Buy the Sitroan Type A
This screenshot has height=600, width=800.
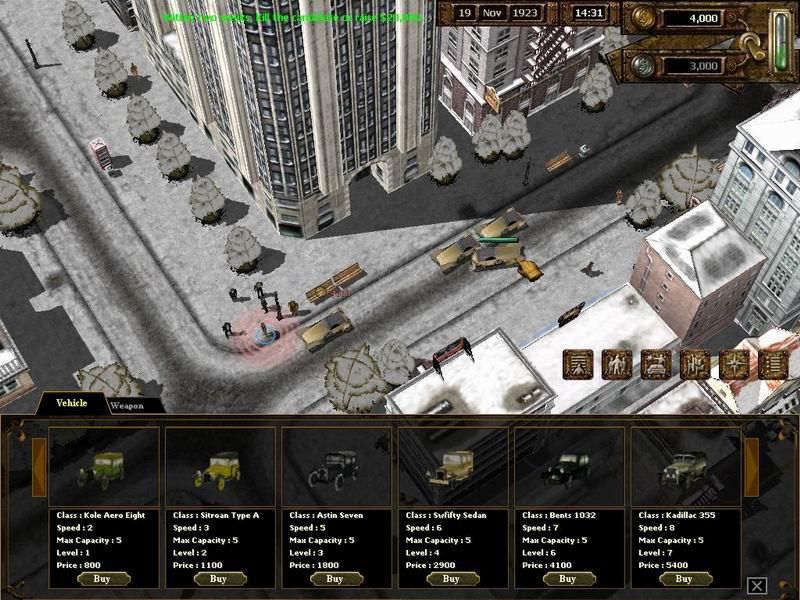(219, 578)
